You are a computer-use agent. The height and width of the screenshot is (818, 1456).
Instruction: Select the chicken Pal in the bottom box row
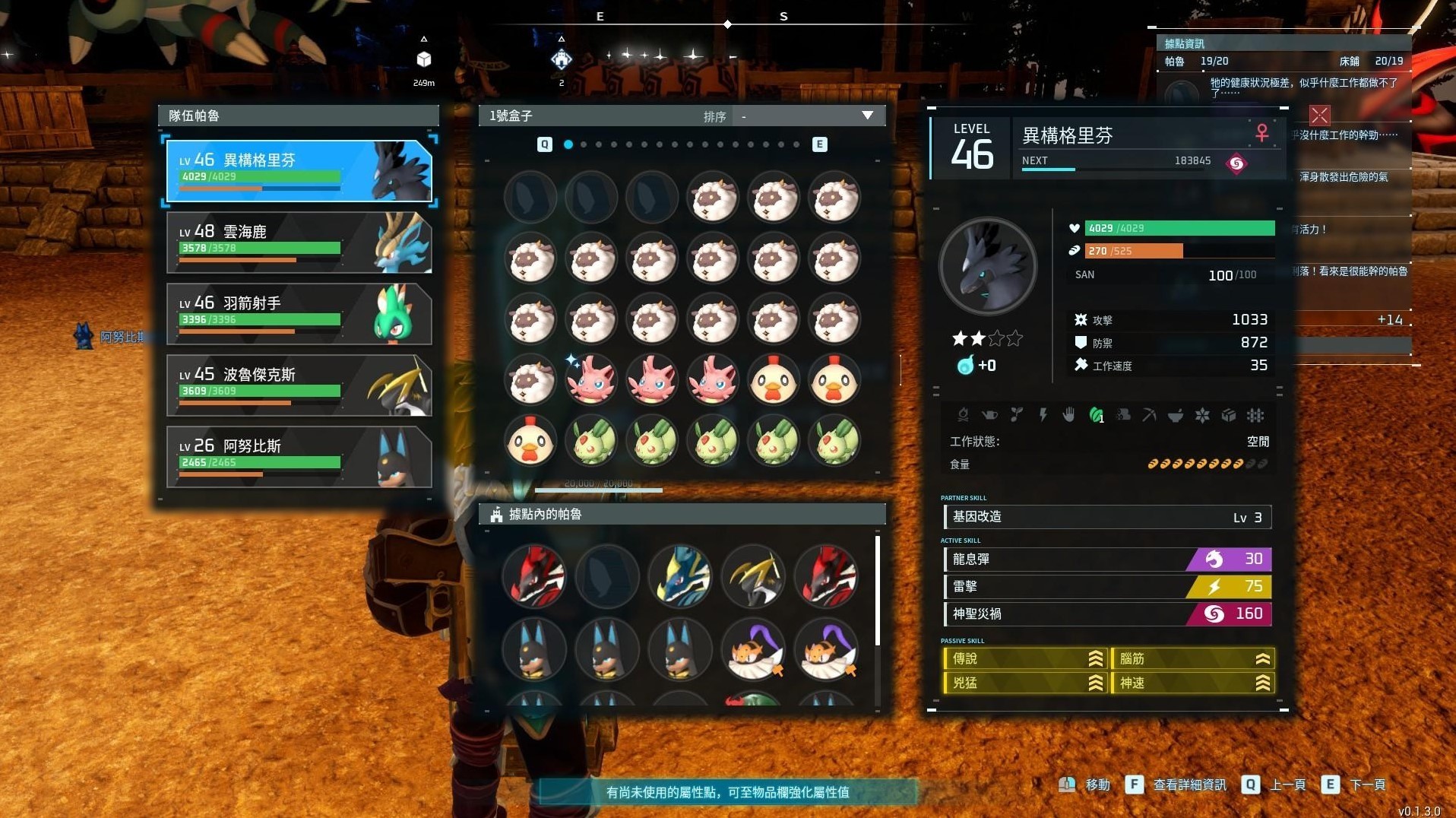pos(530,440)
